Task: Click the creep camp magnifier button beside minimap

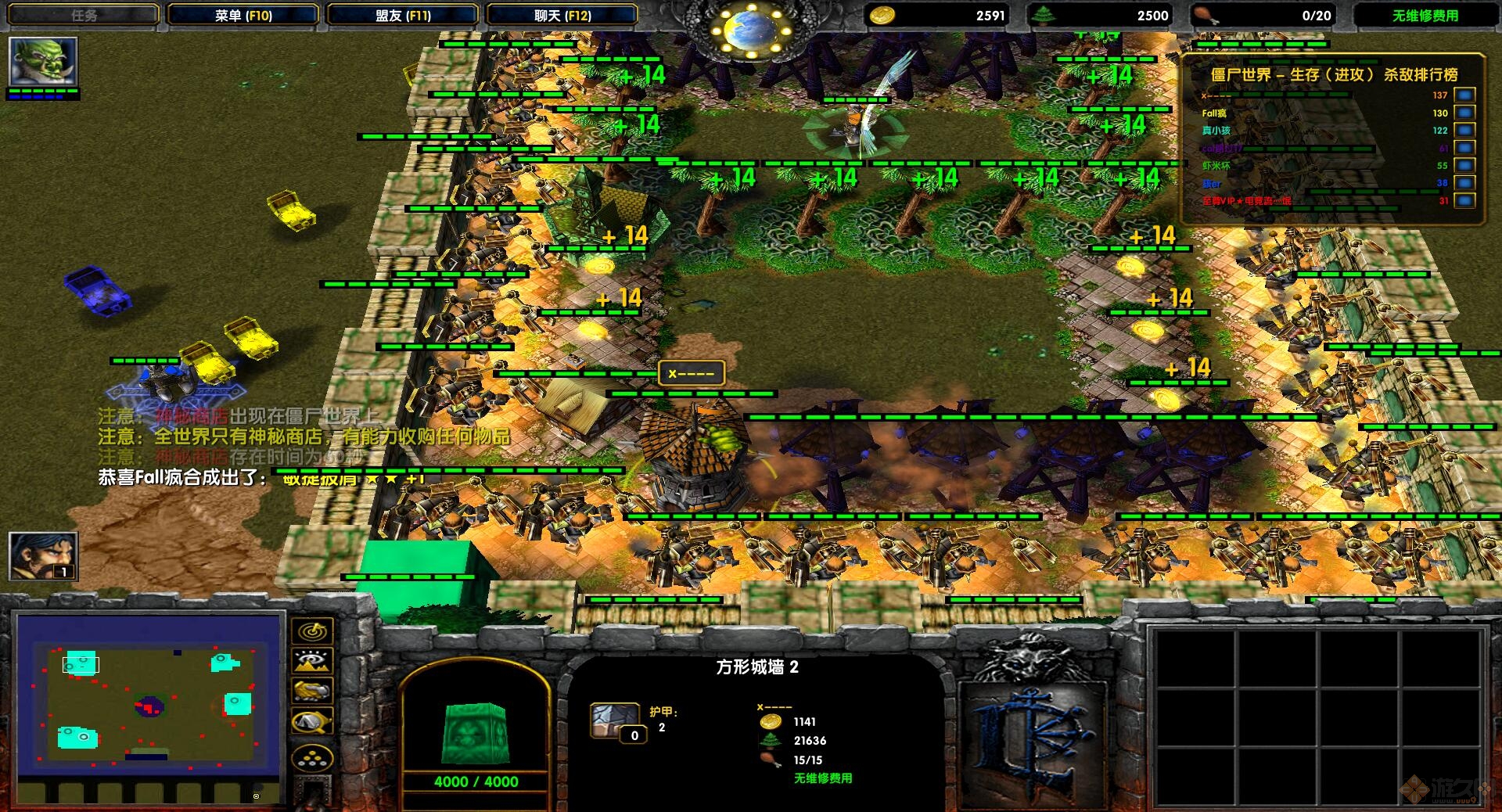Action: tap(313, 720)
